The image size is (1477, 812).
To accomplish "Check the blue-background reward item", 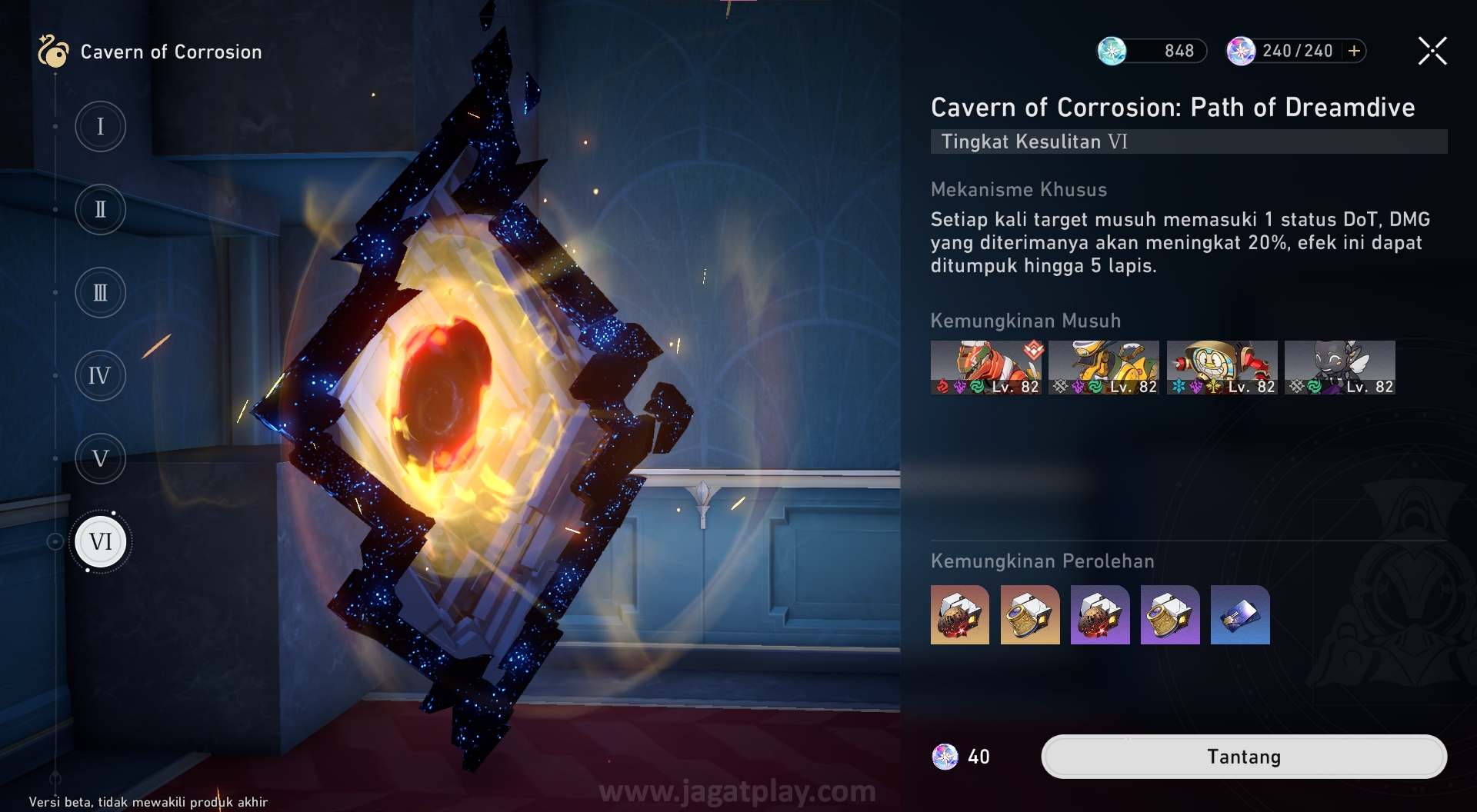I will point(1240,614).
